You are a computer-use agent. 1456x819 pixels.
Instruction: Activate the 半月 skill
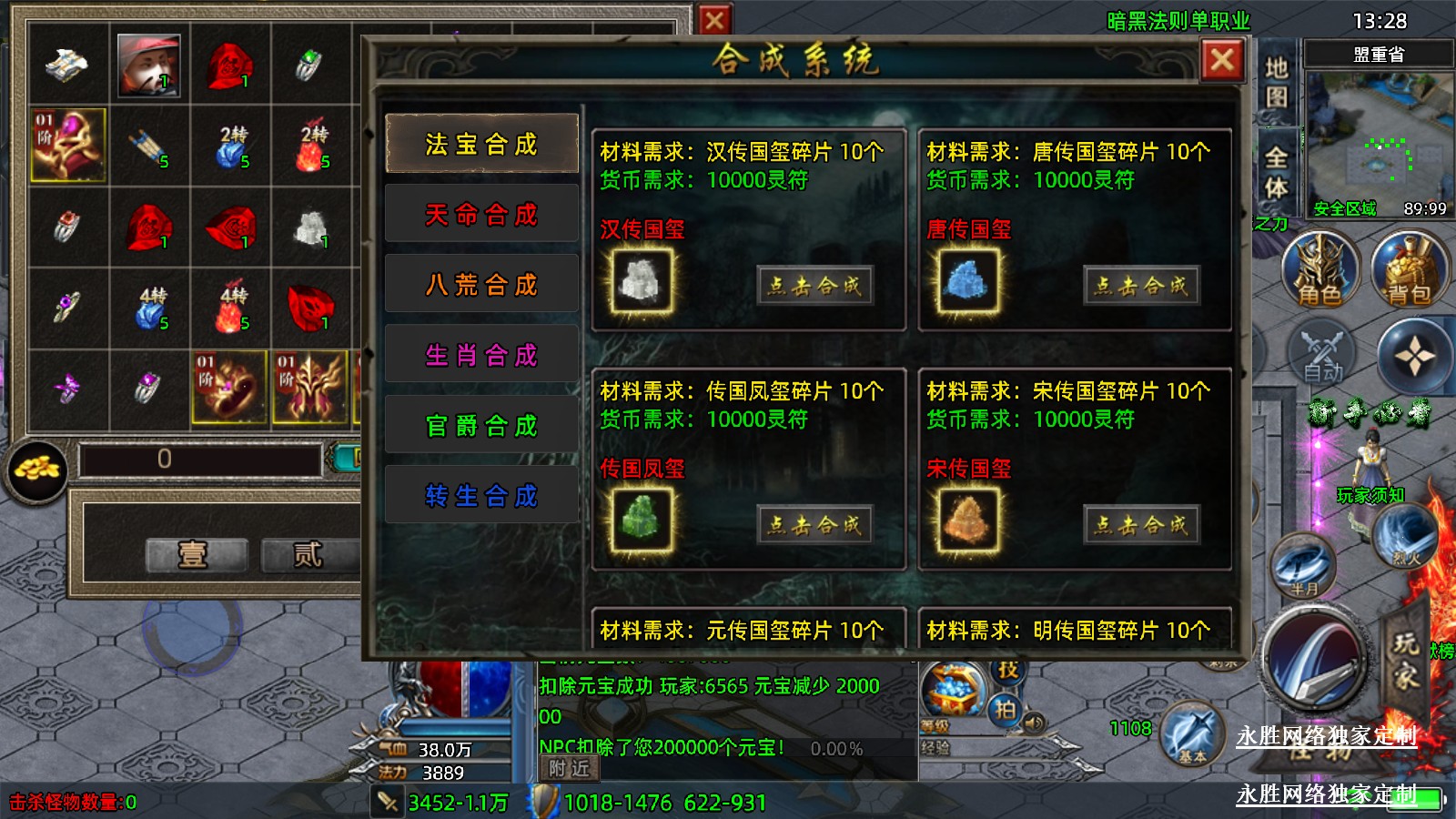coord(1303,566)
